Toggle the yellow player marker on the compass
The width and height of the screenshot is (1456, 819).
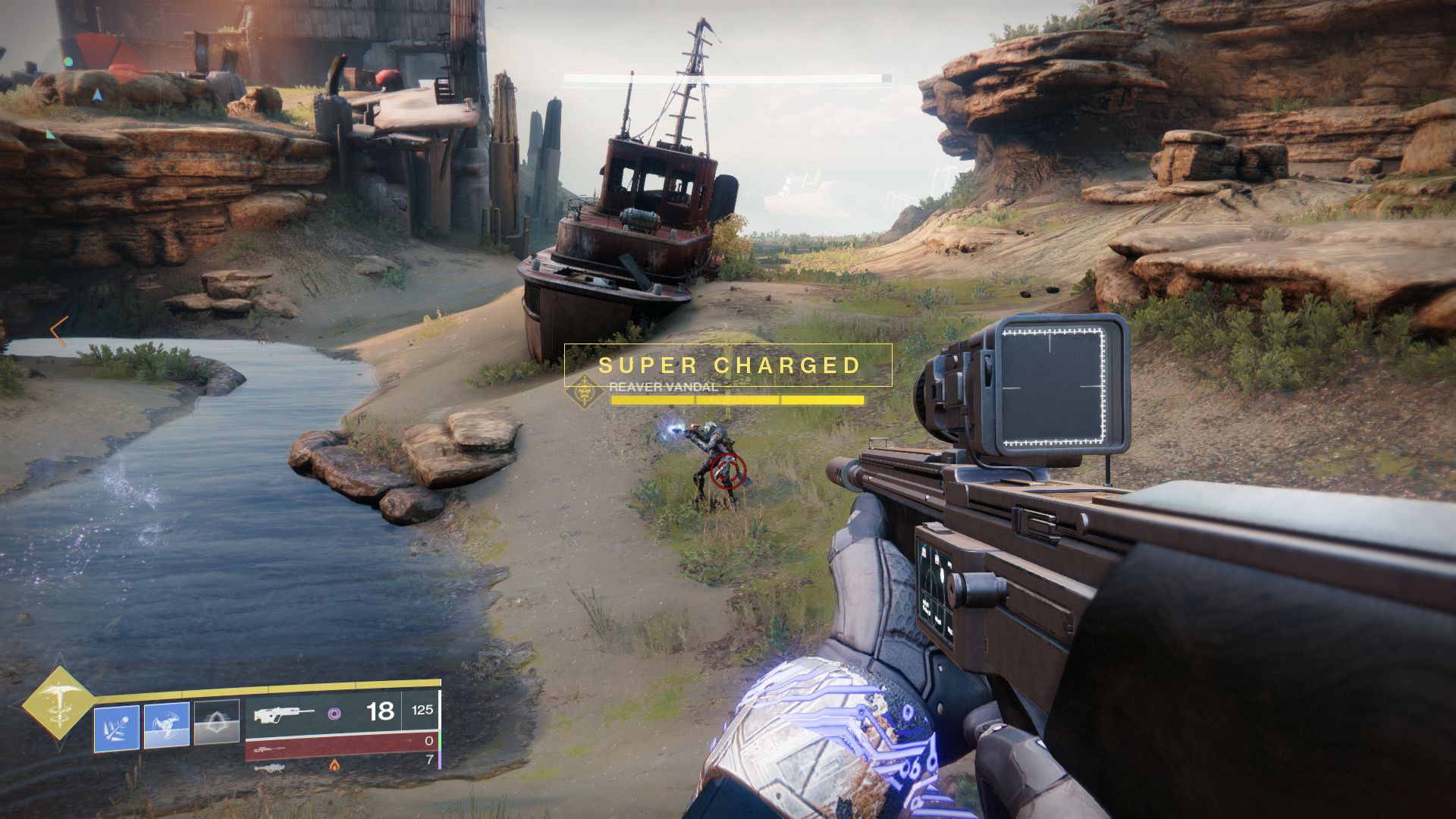pos(97,96)
